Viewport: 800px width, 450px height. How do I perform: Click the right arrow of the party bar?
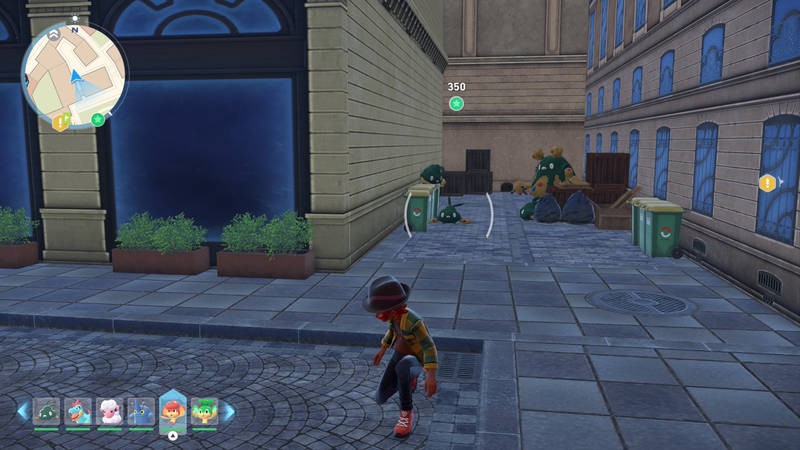[x=228, y=411]
